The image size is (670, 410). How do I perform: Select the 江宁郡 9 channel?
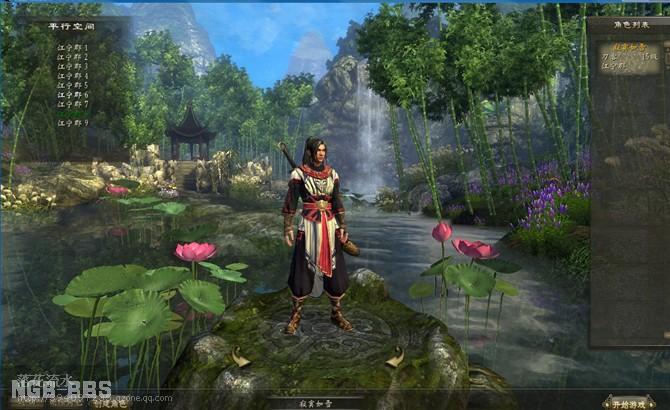point(72,123)
